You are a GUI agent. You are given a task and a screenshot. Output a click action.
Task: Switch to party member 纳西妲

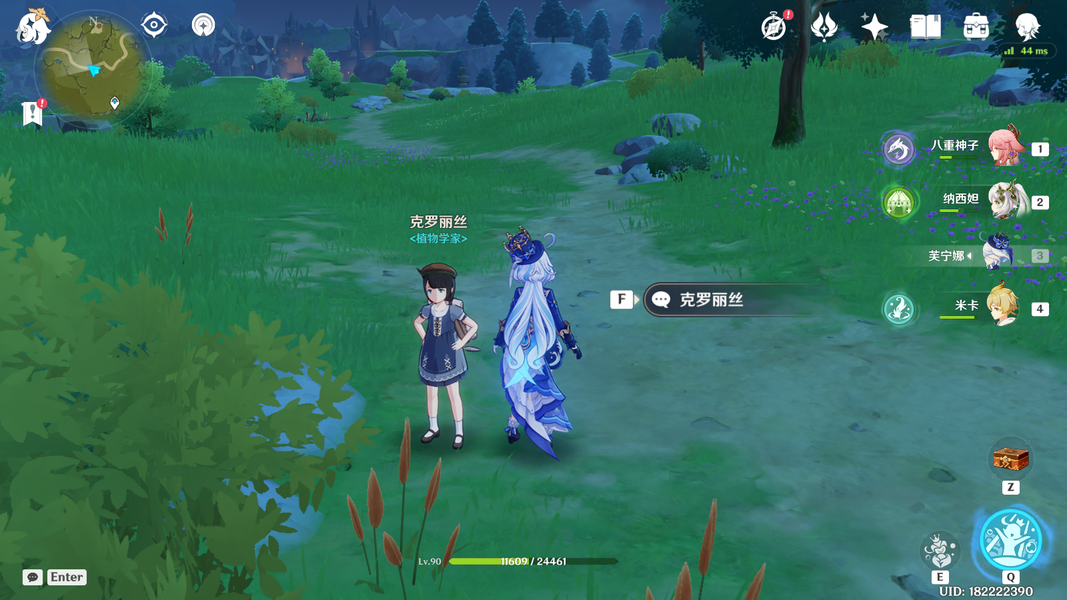click(x=1006, y=201)
